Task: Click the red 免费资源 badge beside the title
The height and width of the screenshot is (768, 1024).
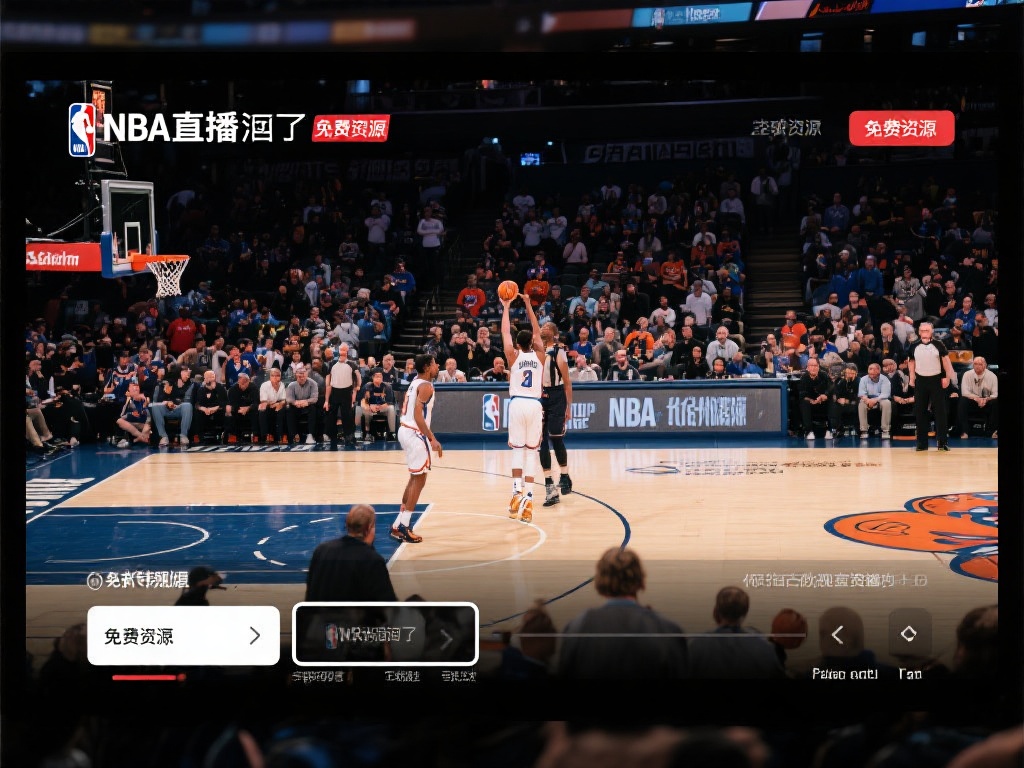Action: coord(350,128)
